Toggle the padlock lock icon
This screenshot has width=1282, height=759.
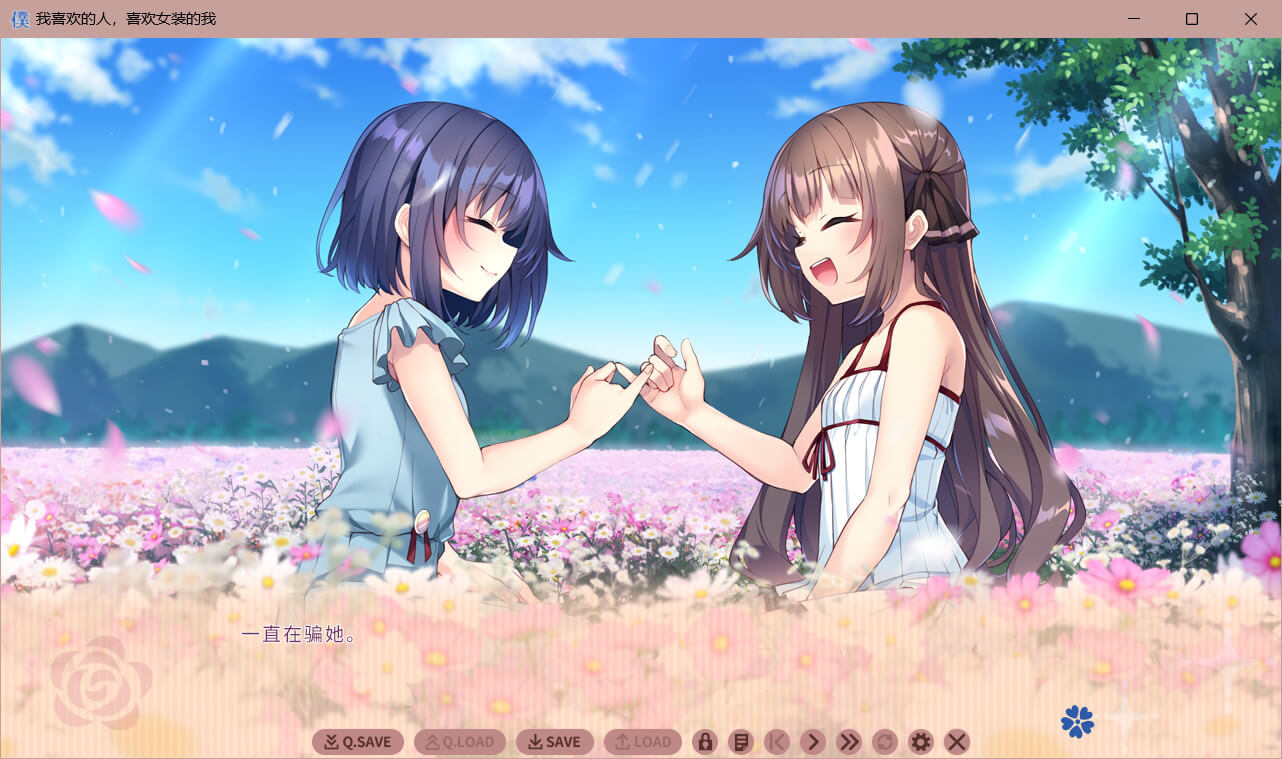[705, 742]
